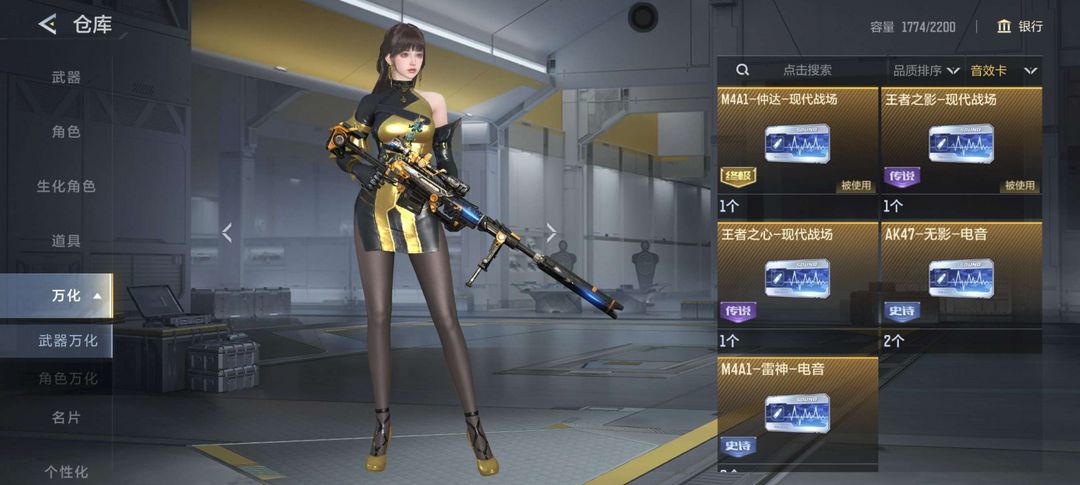Open the 个性化 category
The height and width of the screenshot is (485, 1080).
(x=66, y=471)
